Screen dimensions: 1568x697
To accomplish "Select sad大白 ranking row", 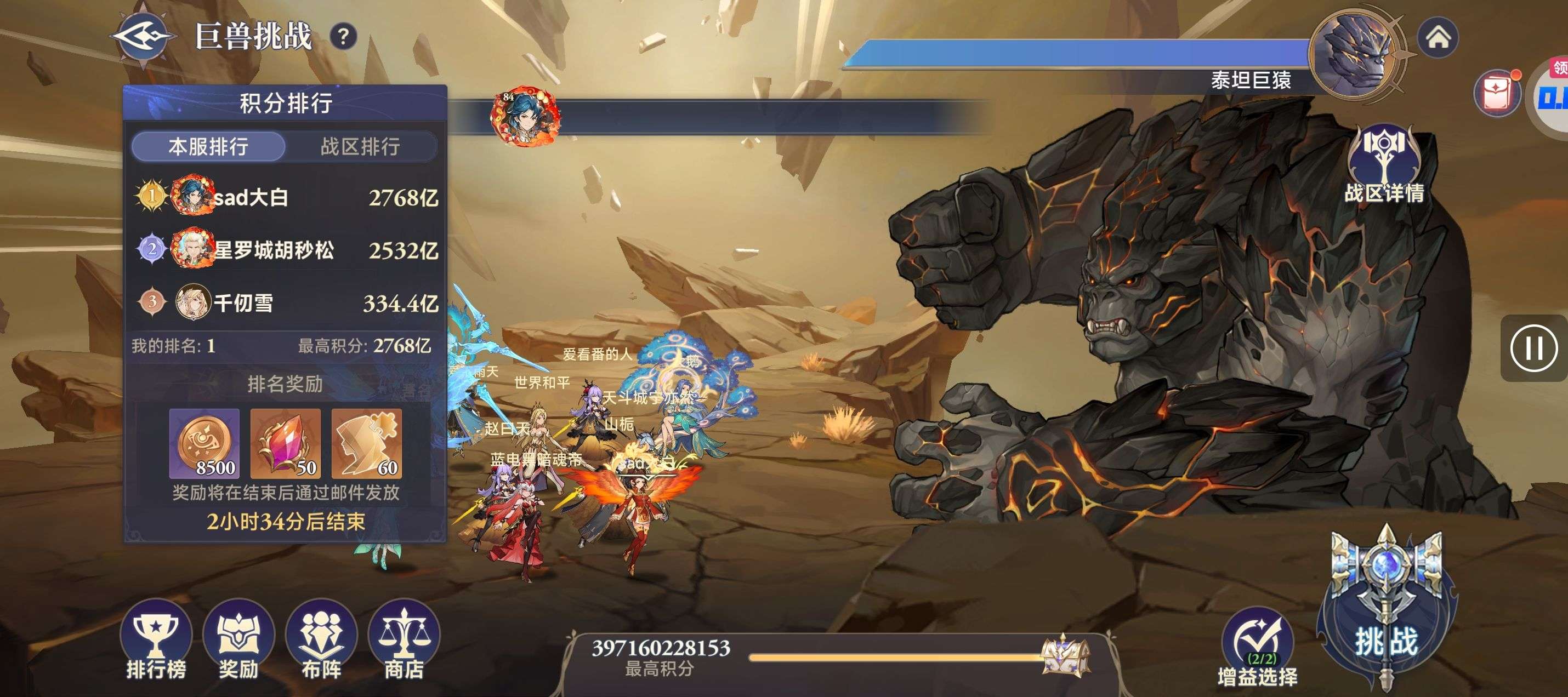I will point(285,197).
